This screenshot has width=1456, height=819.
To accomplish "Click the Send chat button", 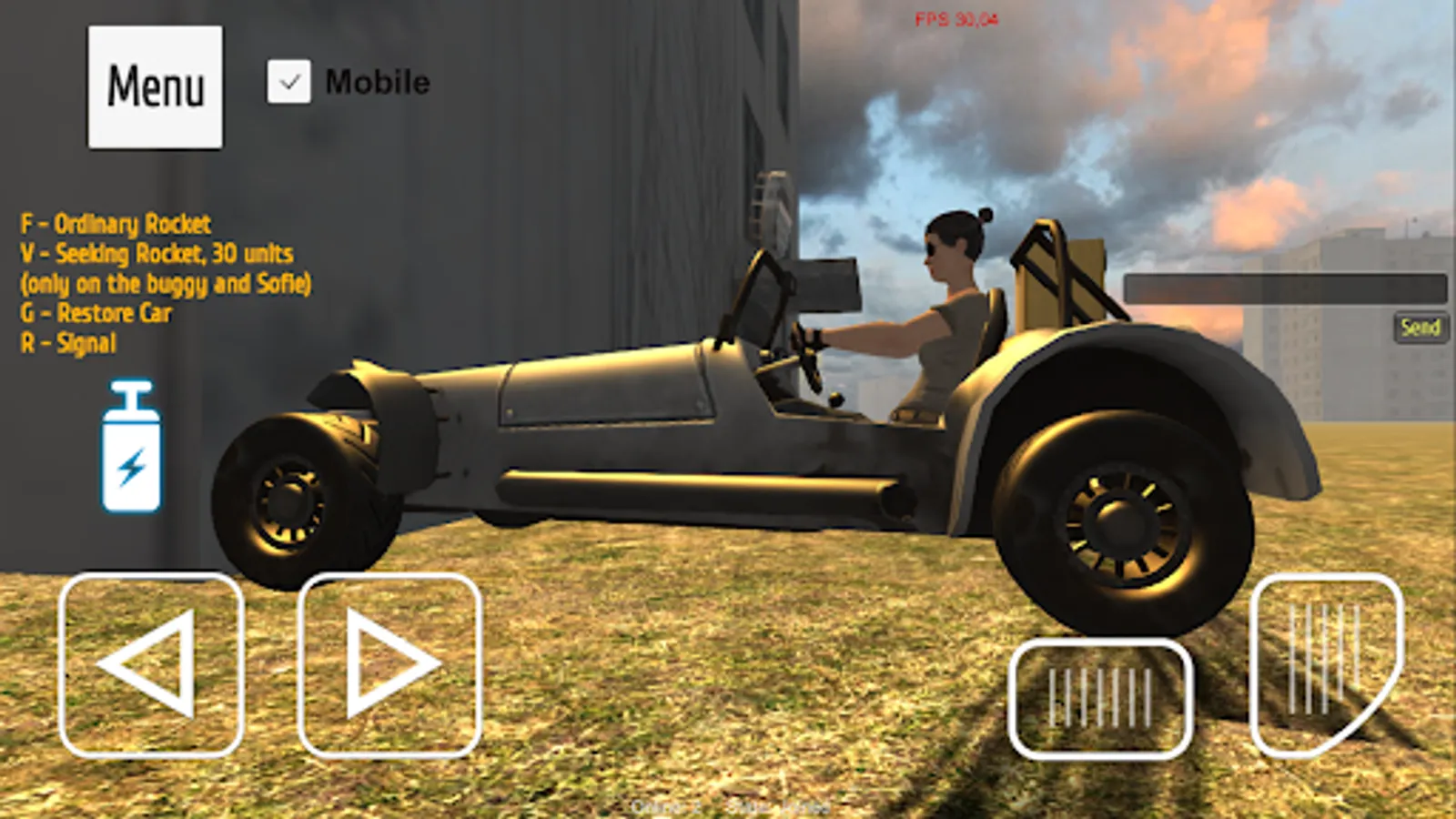I will tap(1421, 328).
